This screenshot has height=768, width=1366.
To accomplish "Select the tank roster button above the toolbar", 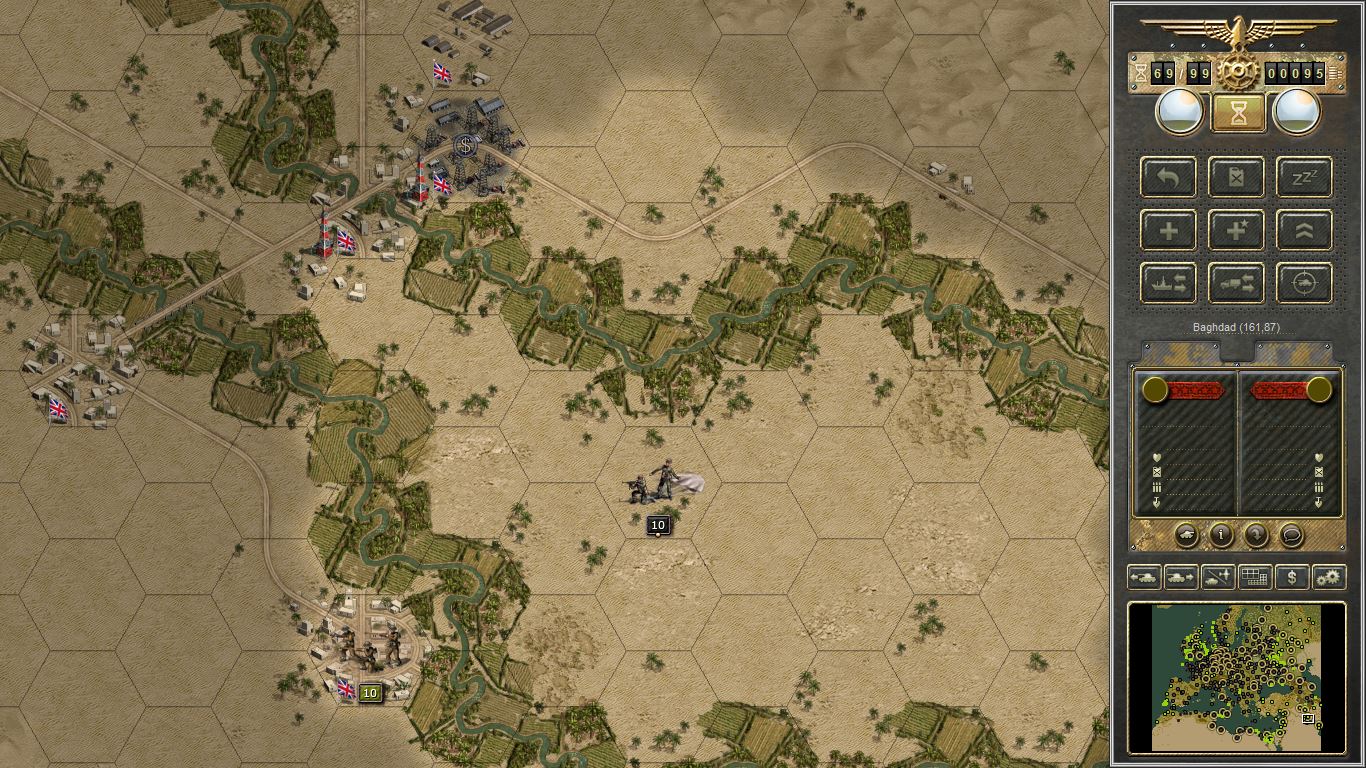I will point(1186,536).
